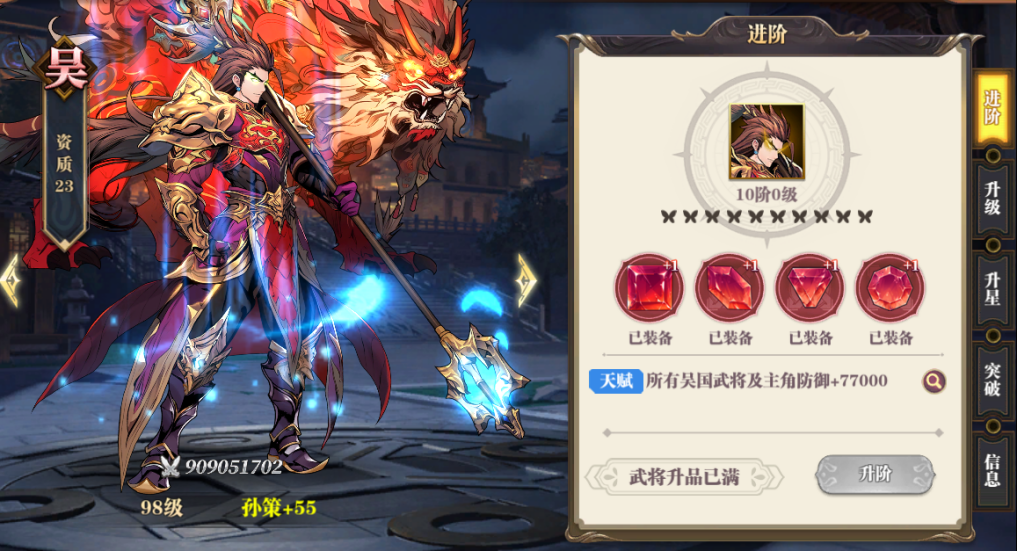Show the 信息 tab

(x=992, y=469)
